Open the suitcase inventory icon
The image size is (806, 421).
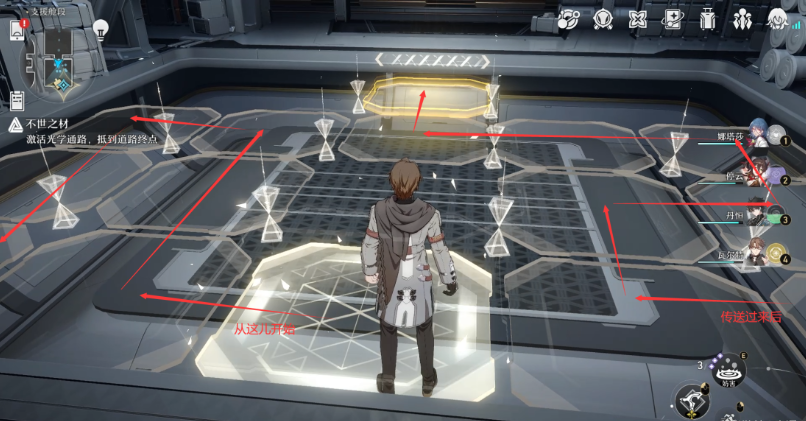(x=709, y=18)
